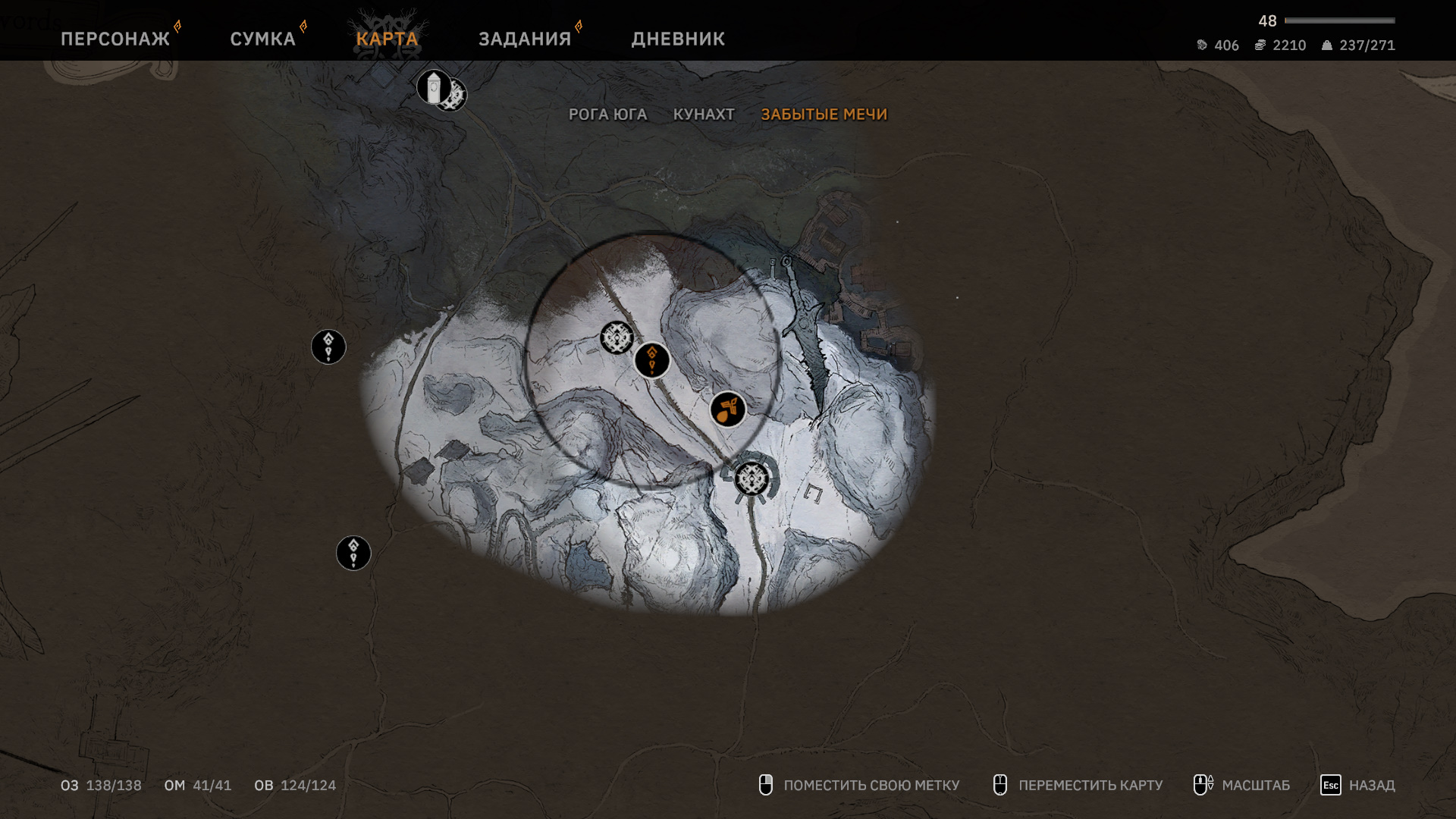Click the orange diamond quest marker
Viewport: 1456px width, 819px height.
point(652,359)
